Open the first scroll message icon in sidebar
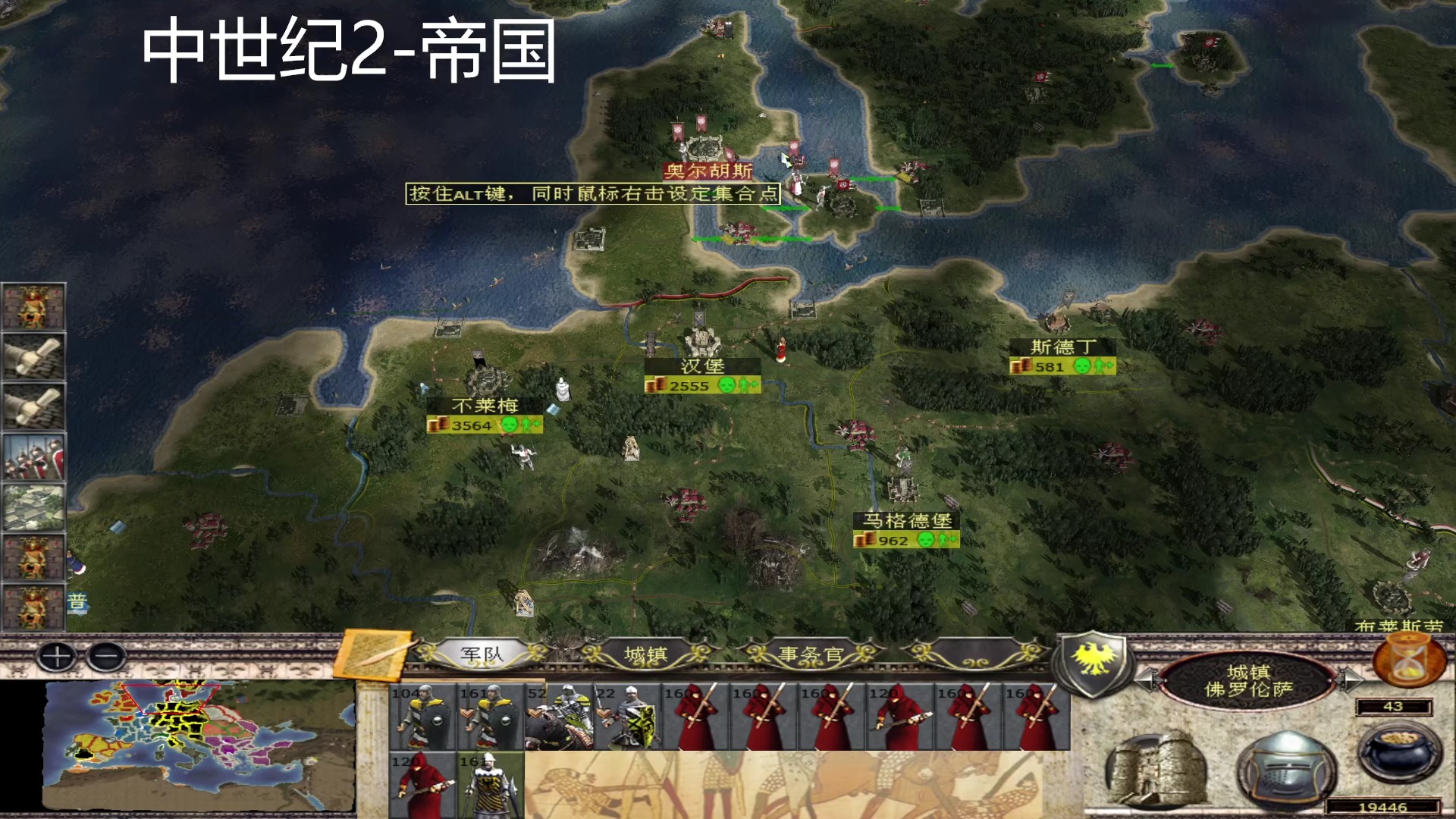1456x819 pixels. pos(34,356)
